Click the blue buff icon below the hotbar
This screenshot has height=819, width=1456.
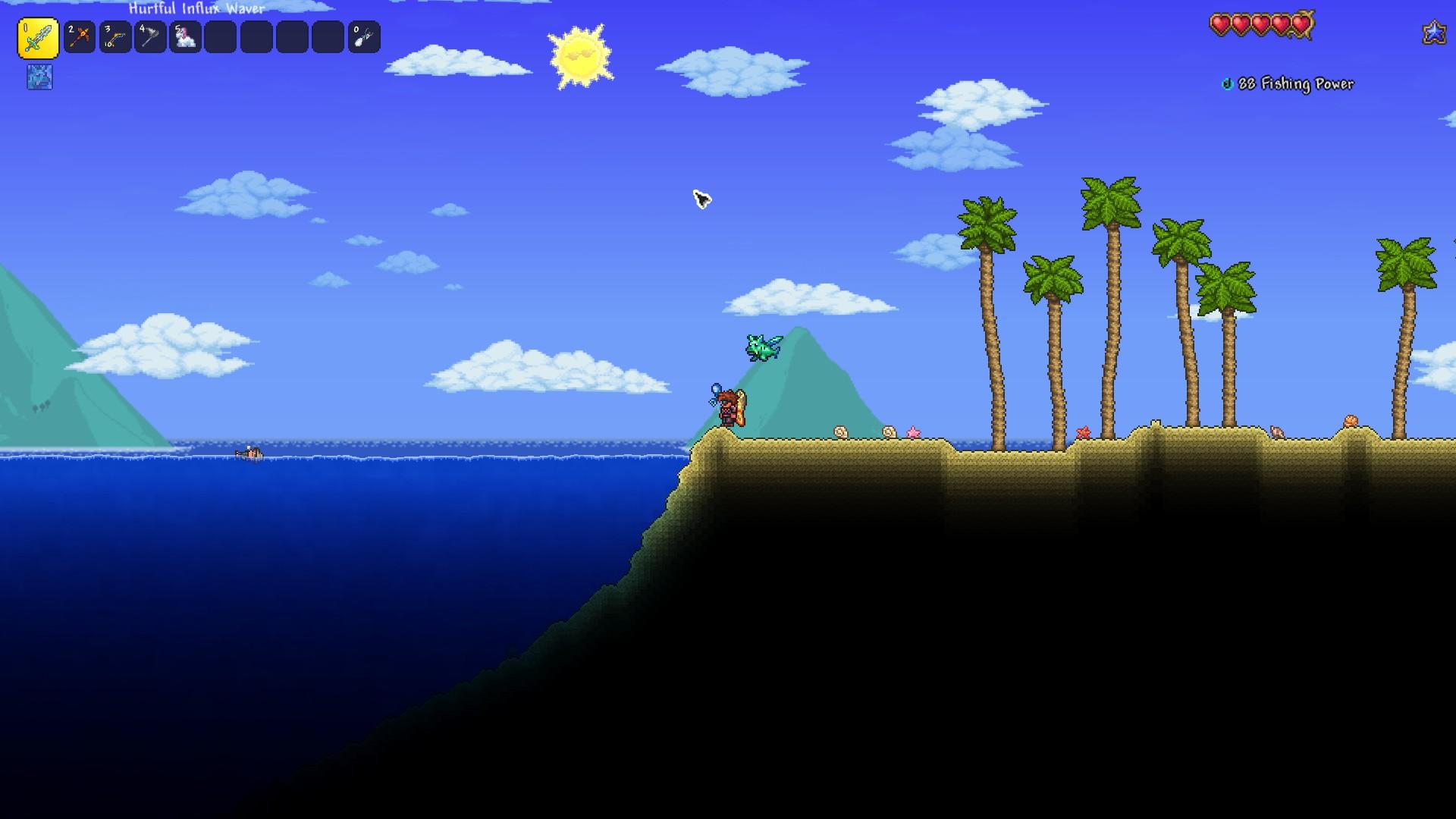[x=39, y=77]
